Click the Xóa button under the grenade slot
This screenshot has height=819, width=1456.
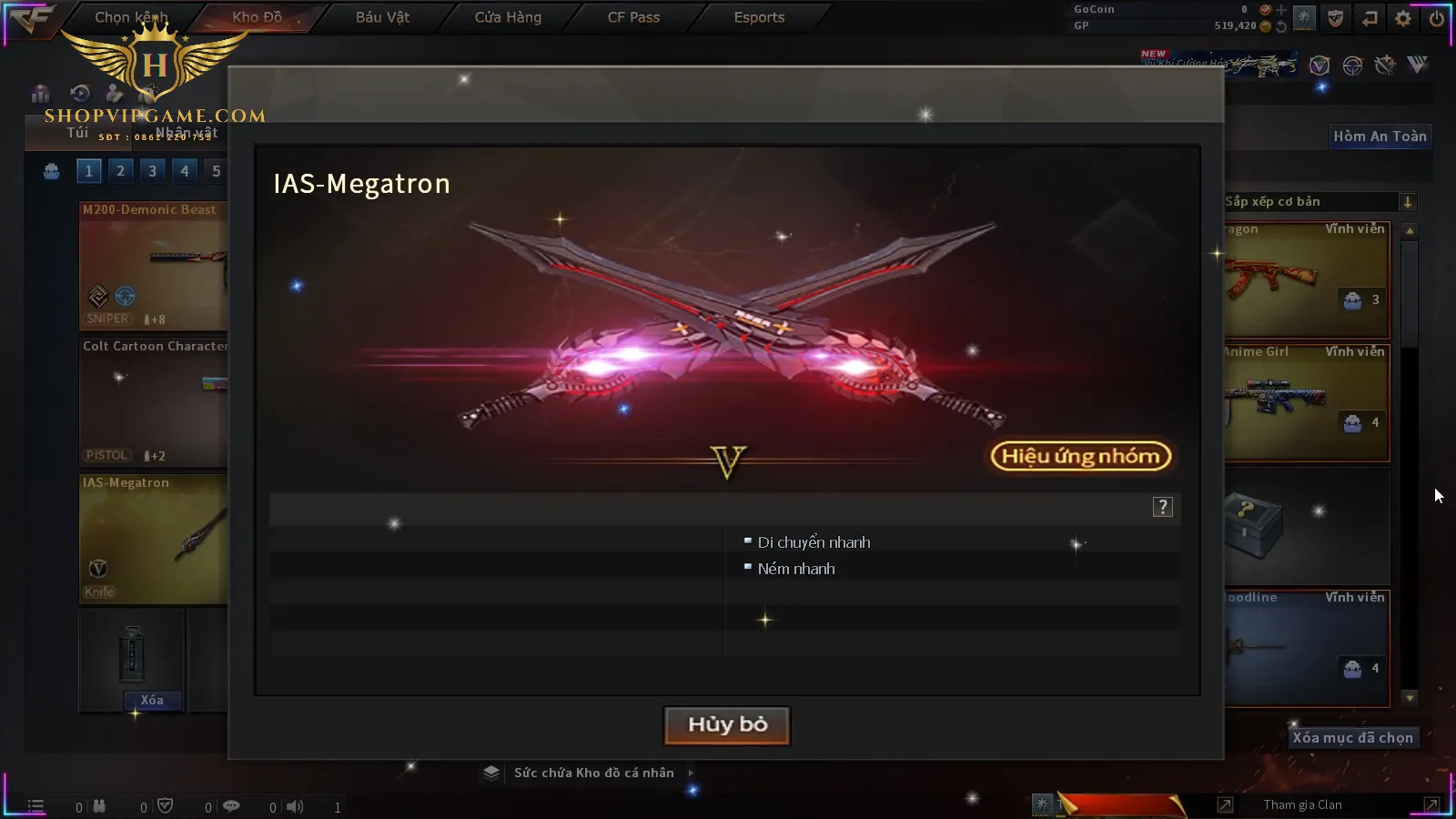click(x=152, y=700)
